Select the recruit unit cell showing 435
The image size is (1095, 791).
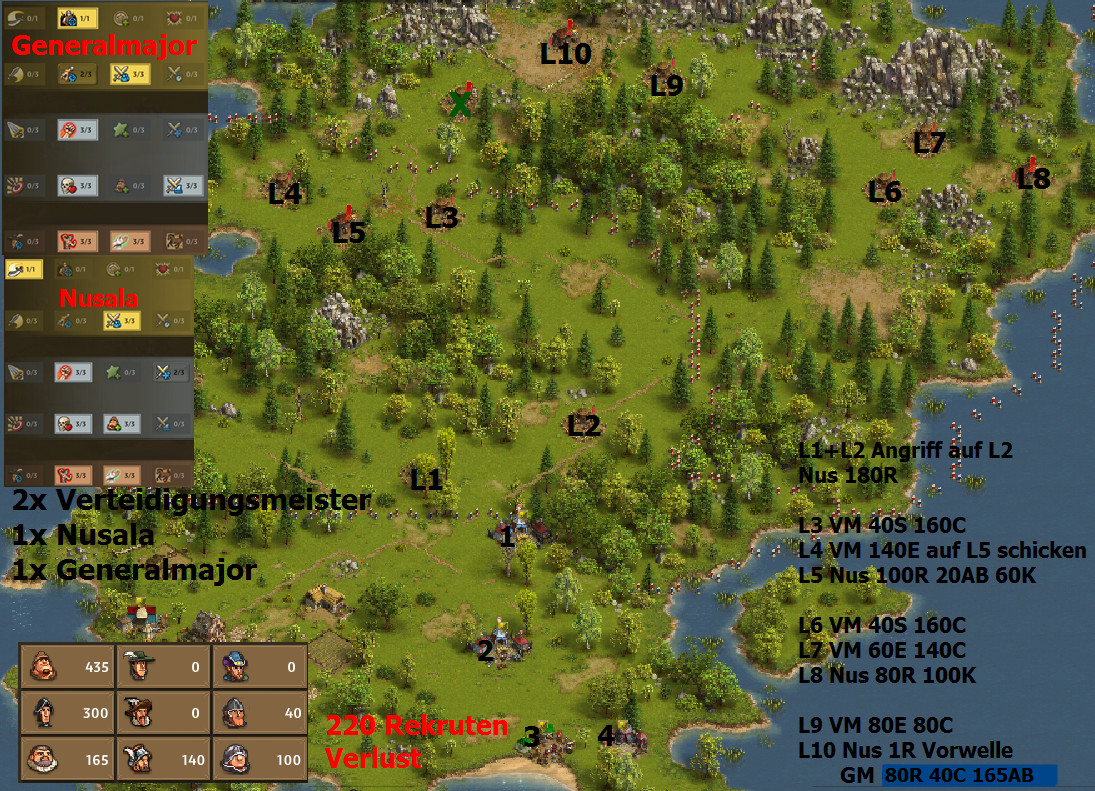click(x=67, y=666)
